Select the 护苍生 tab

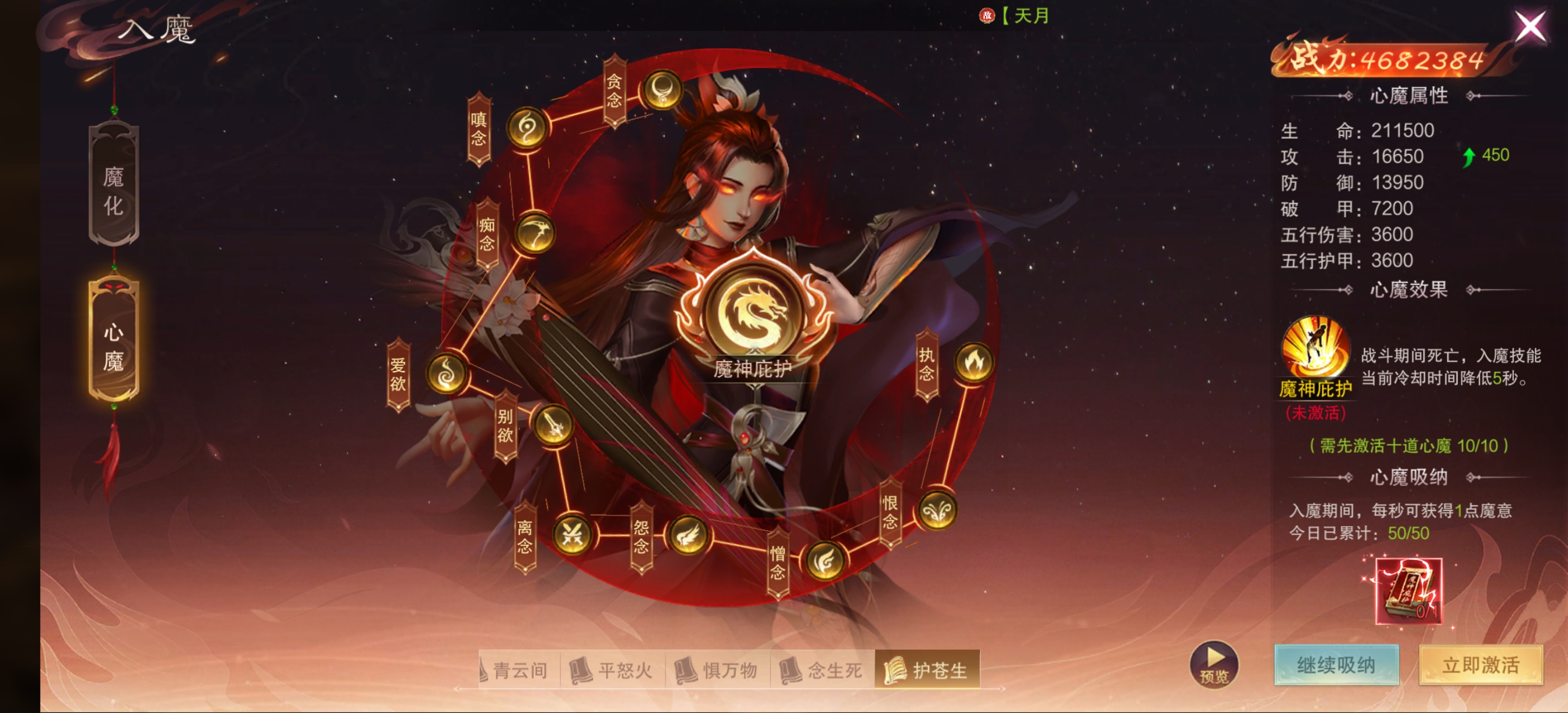[x=926, y=670]
